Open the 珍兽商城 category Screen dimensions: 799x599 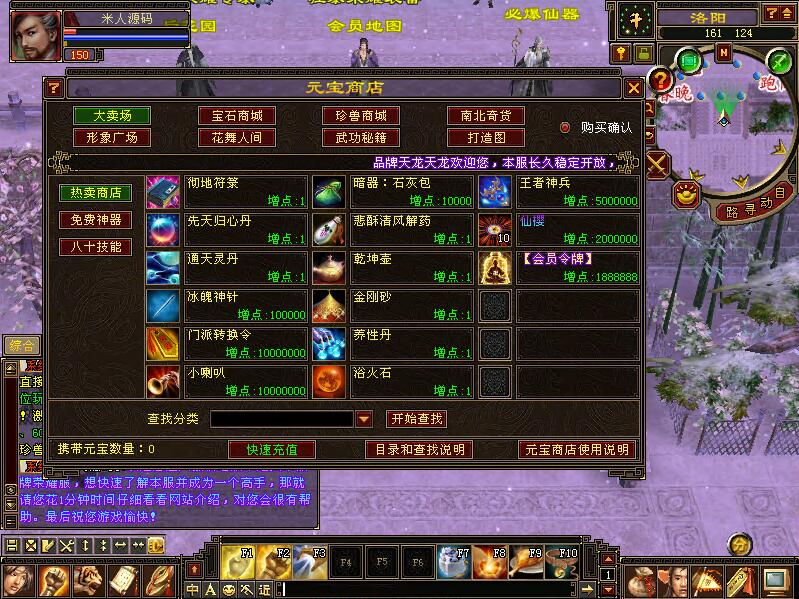pyautogui.click(x=361, y=116)
